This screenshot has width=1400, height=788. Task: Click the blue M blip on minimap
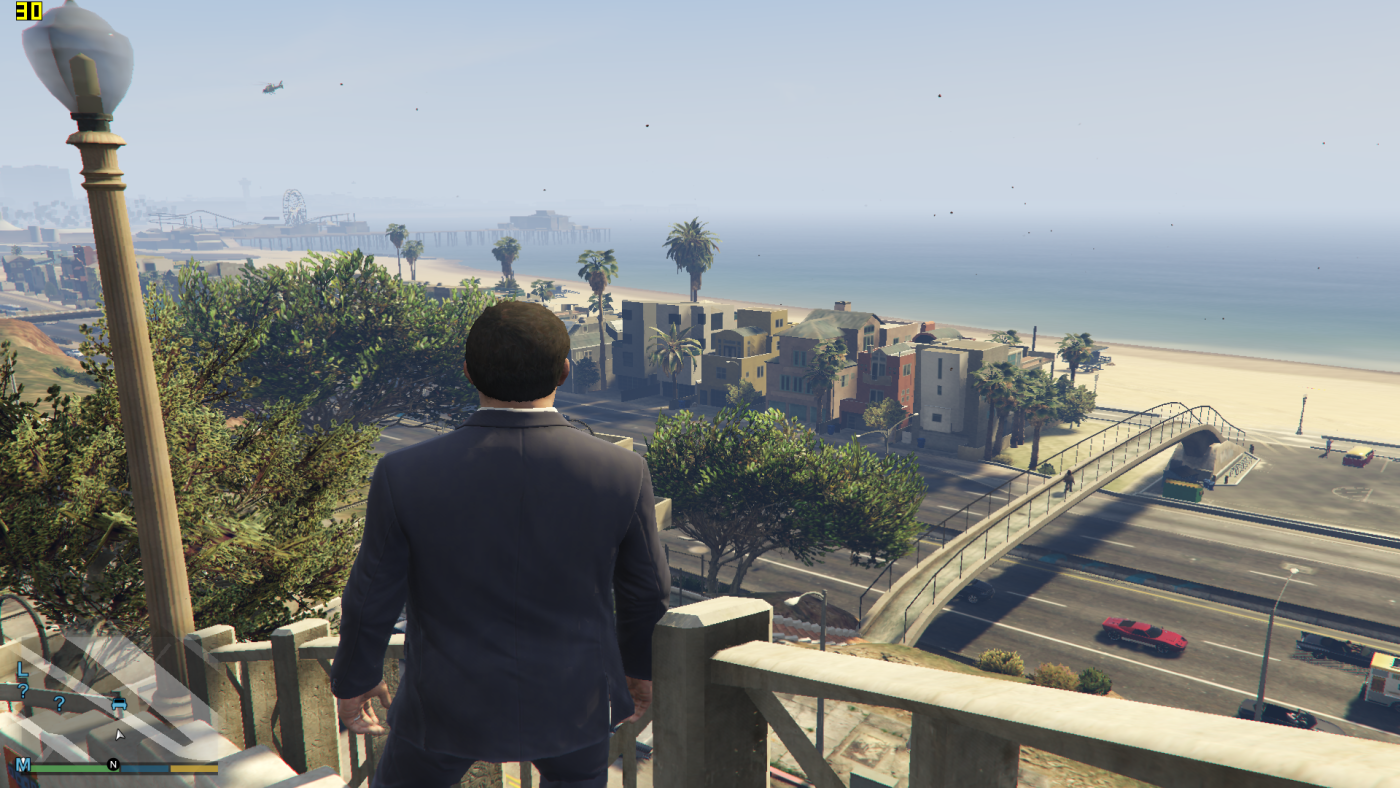[x=22, y=765]
